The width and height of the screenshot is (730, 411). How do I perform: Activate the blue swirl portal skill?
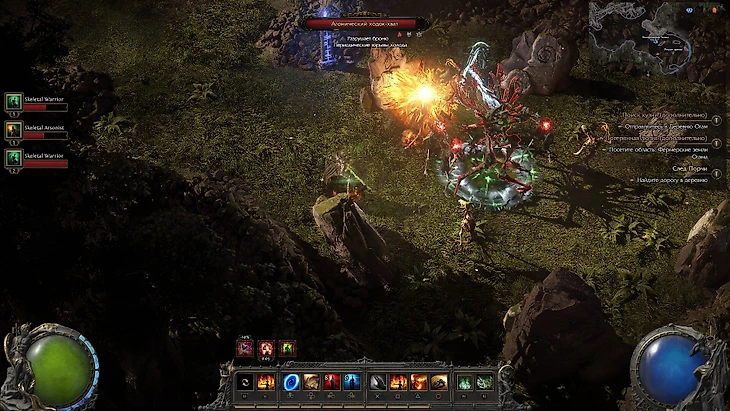click(291, 381)
